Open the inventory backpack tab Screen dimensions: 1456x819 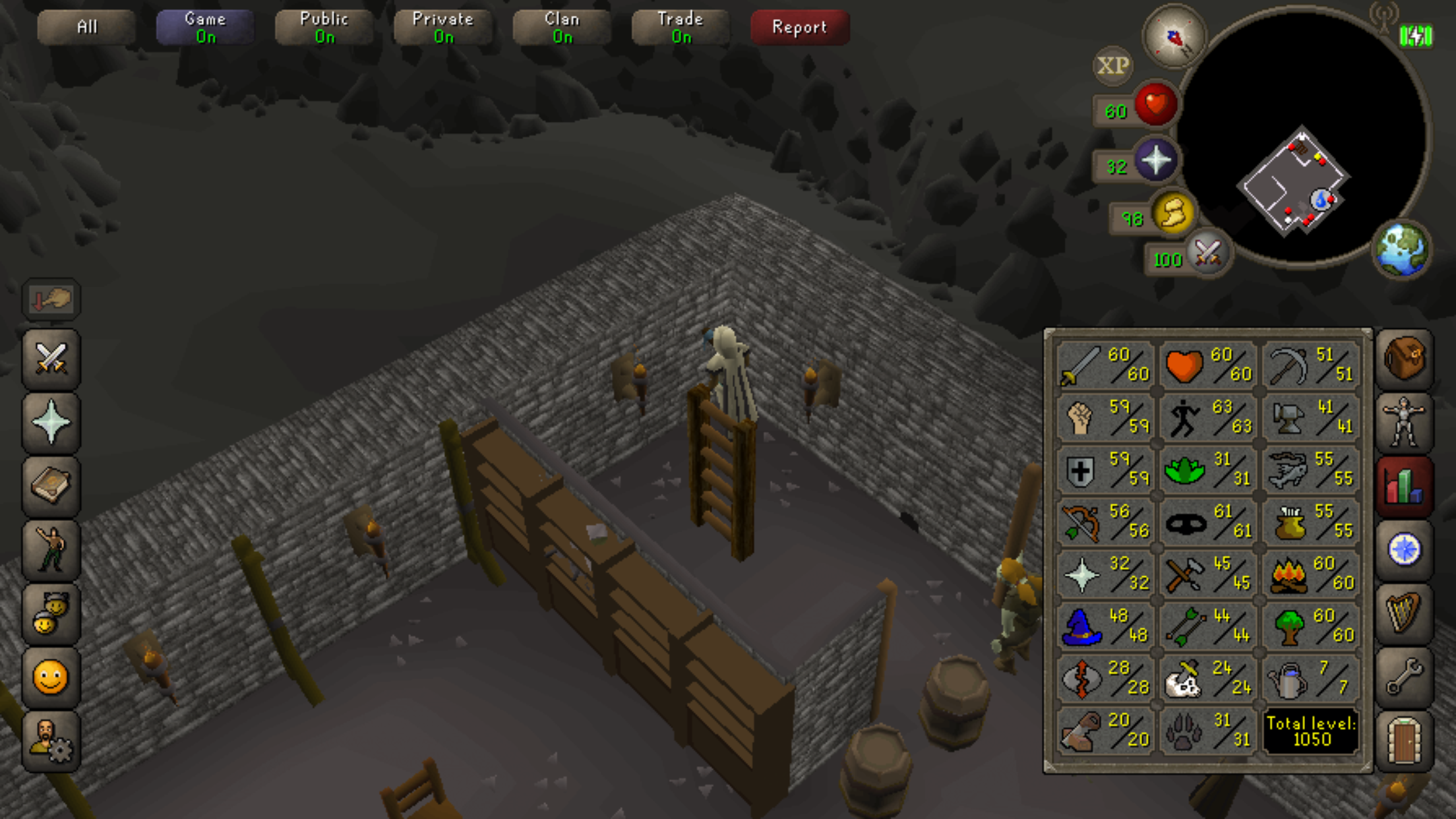click(x=1404, y=359)
